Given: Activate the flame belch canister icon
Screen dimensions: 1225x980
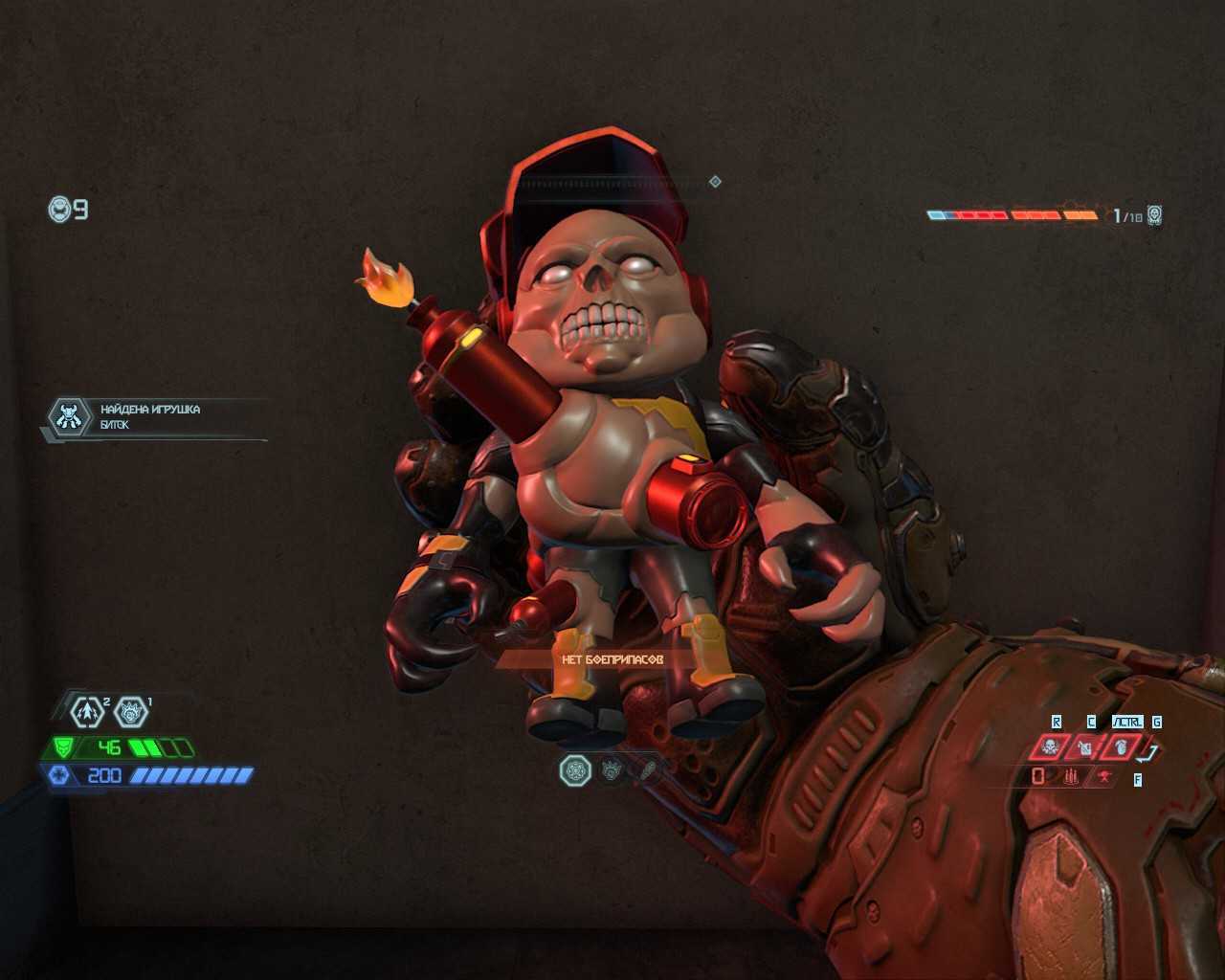Looking at the screenshot, I should [1085, 746].
